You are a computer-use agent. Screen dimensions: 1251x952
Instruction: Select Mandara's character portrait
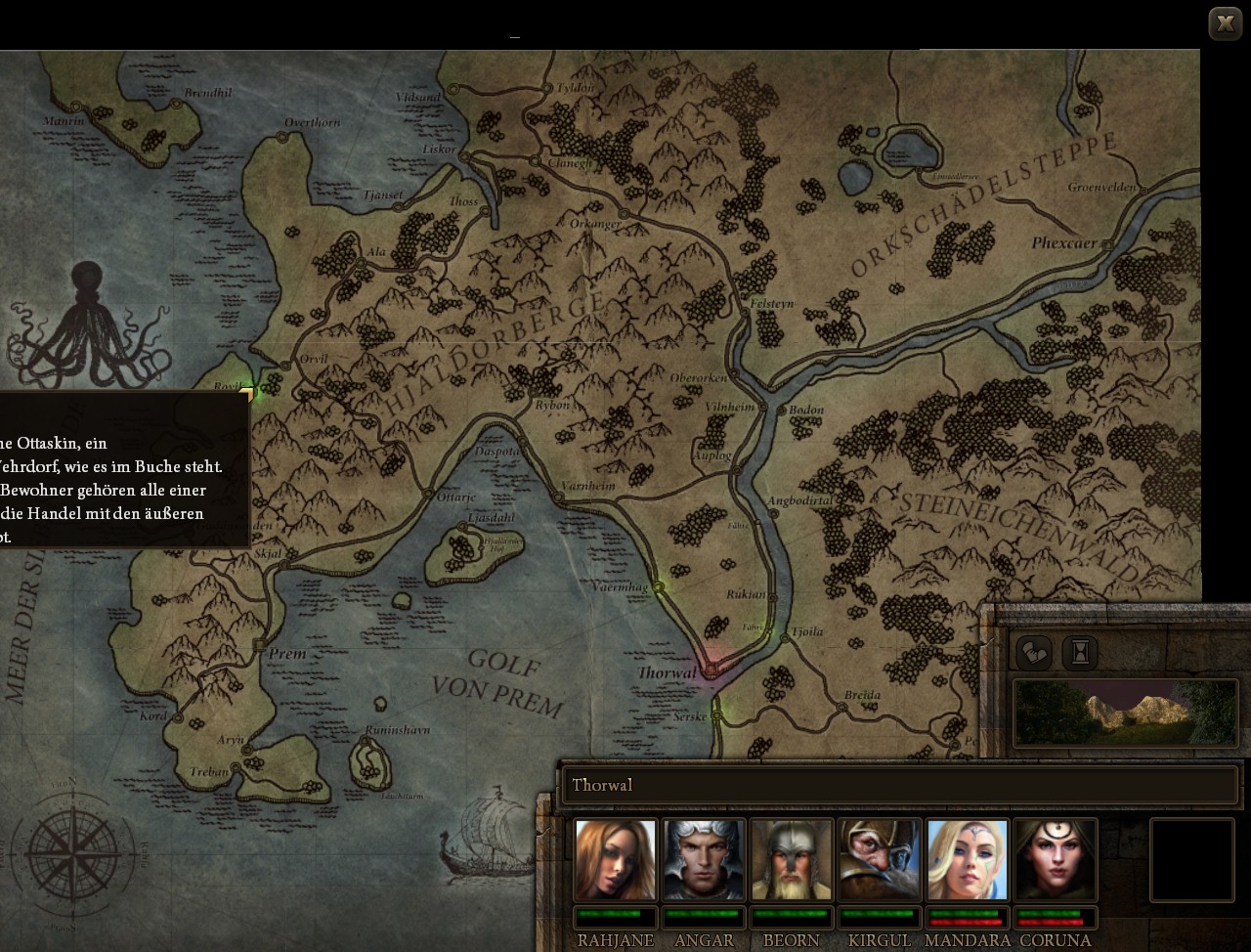(x=967, y=861)
